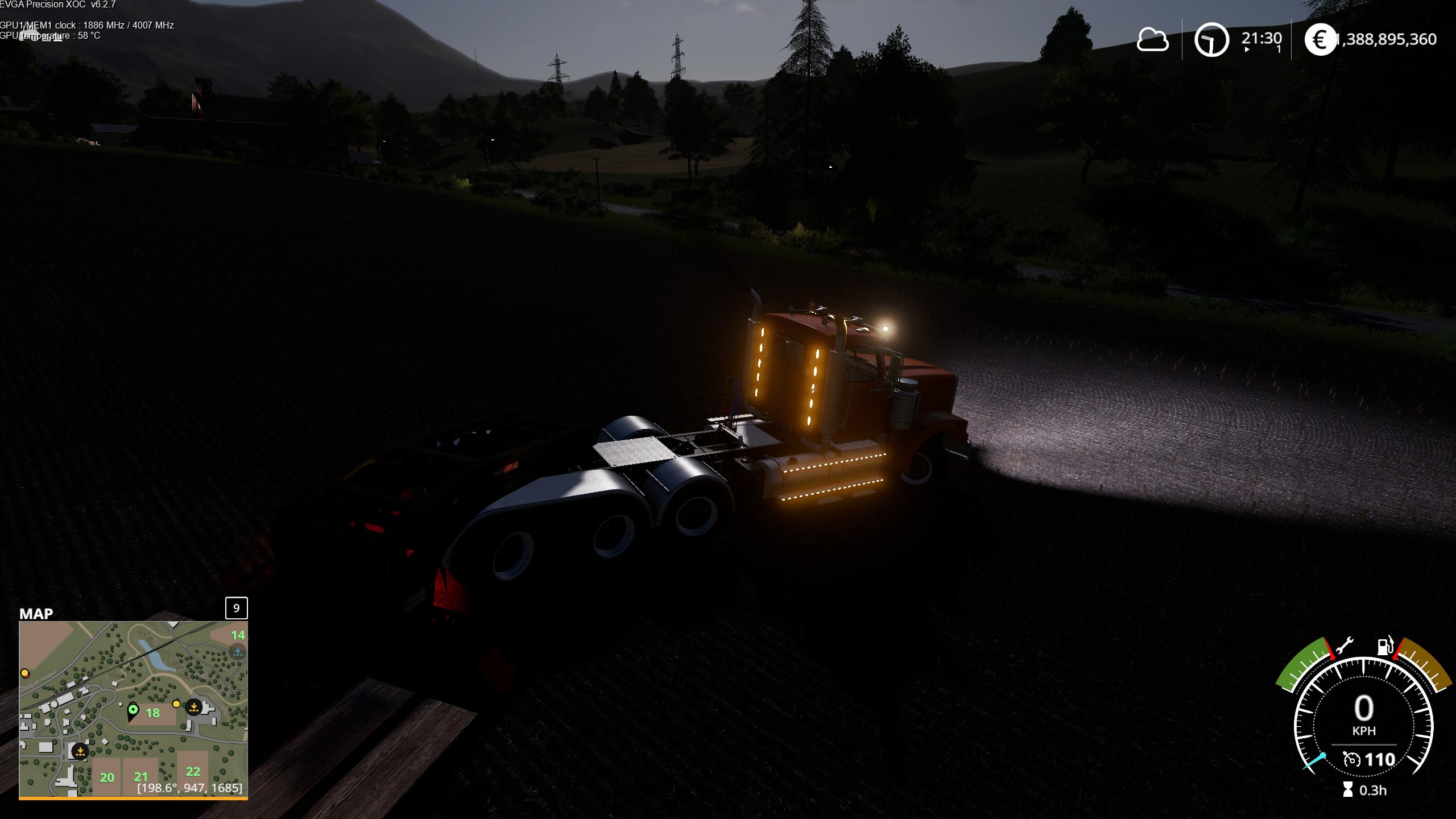The width and height of the screenshot is (1456, 819).
Task: Select the sell point marker left of field 20
Action: (x=80, y=751)
